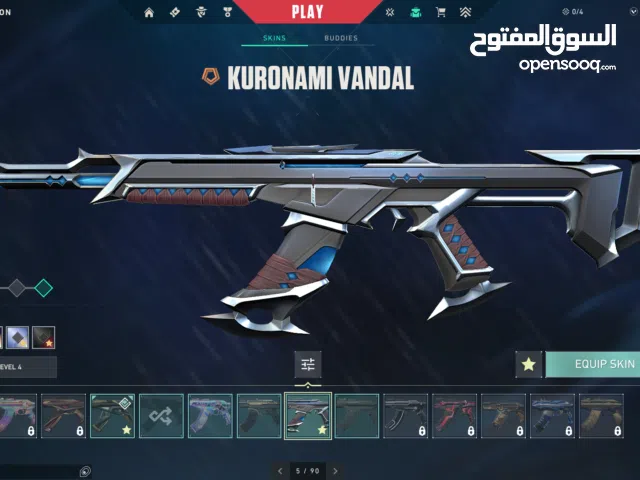Go to the next skin page arrow
The width and height of the screenshot is (640, 480).
click(x=335, y=470)
